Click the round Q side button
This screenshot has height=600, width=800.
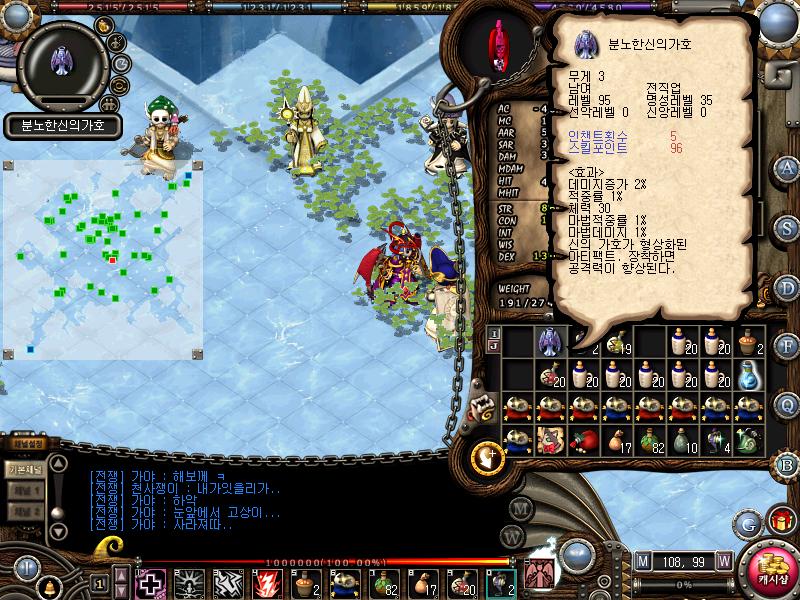click(x=788, y=403)
